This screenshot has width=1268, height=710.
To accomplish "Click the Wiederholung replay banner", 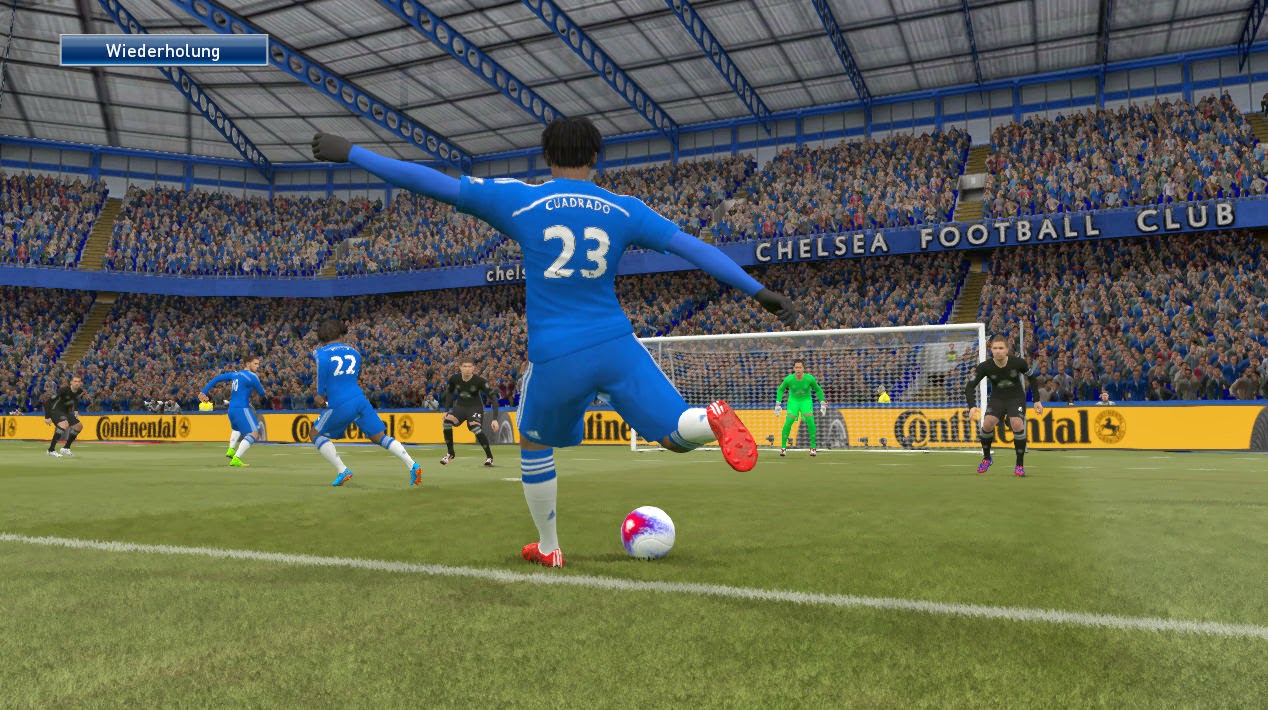I will click(x=164, y=50).
